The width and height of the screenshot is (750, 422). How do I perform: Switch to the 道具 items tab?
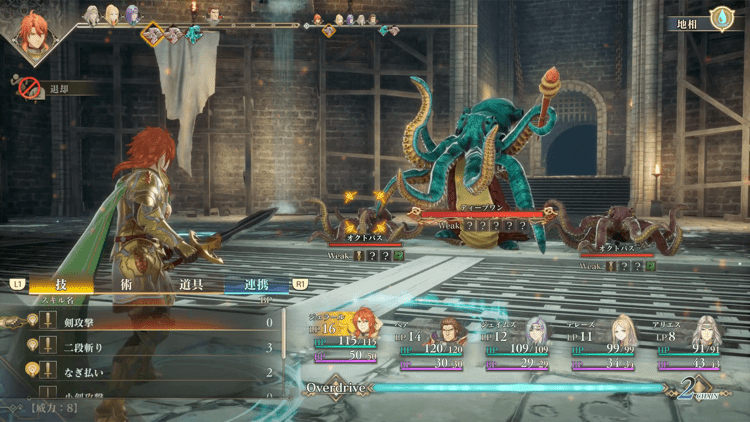190,284
